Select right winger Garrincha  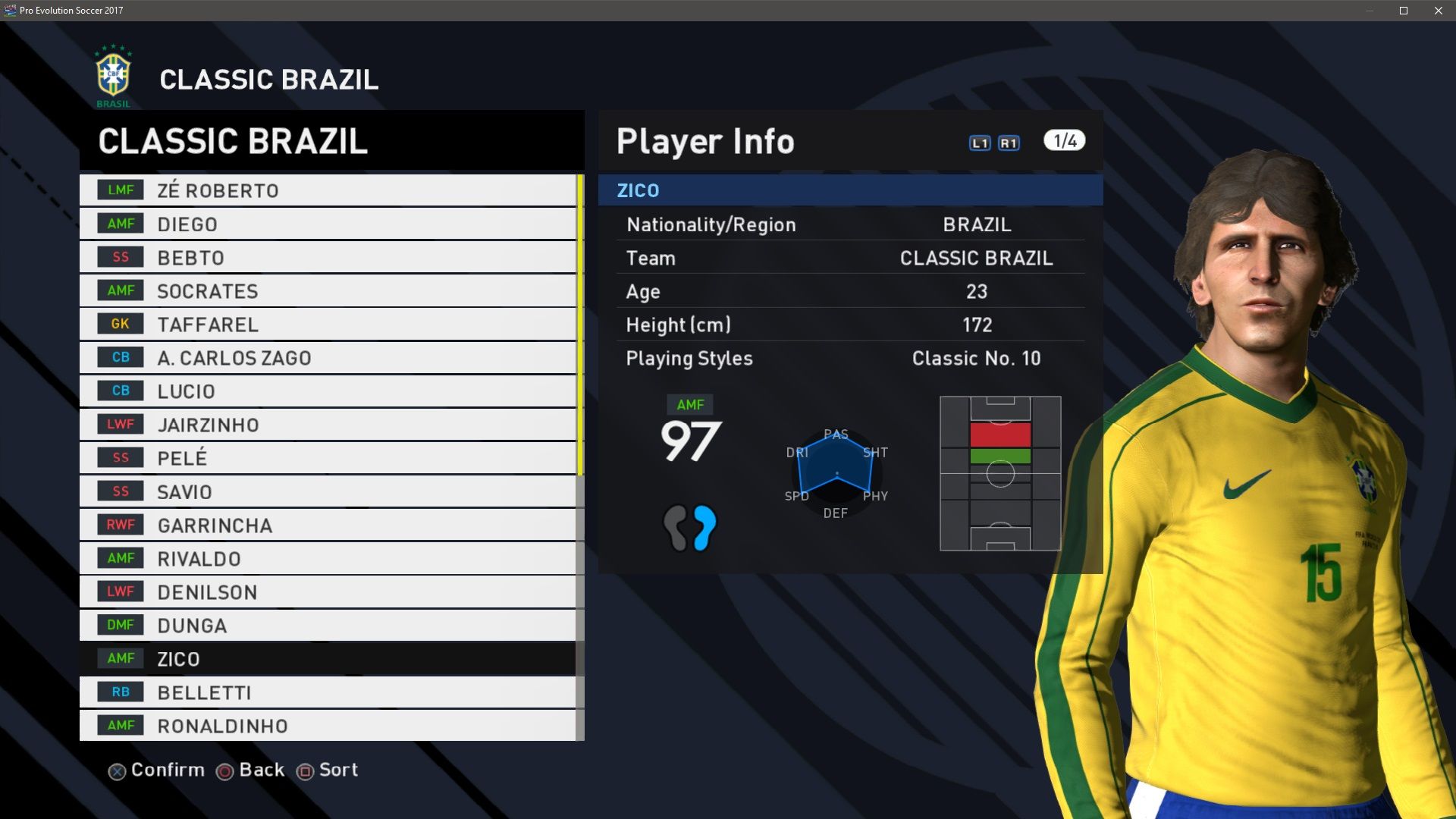[328, 525]
